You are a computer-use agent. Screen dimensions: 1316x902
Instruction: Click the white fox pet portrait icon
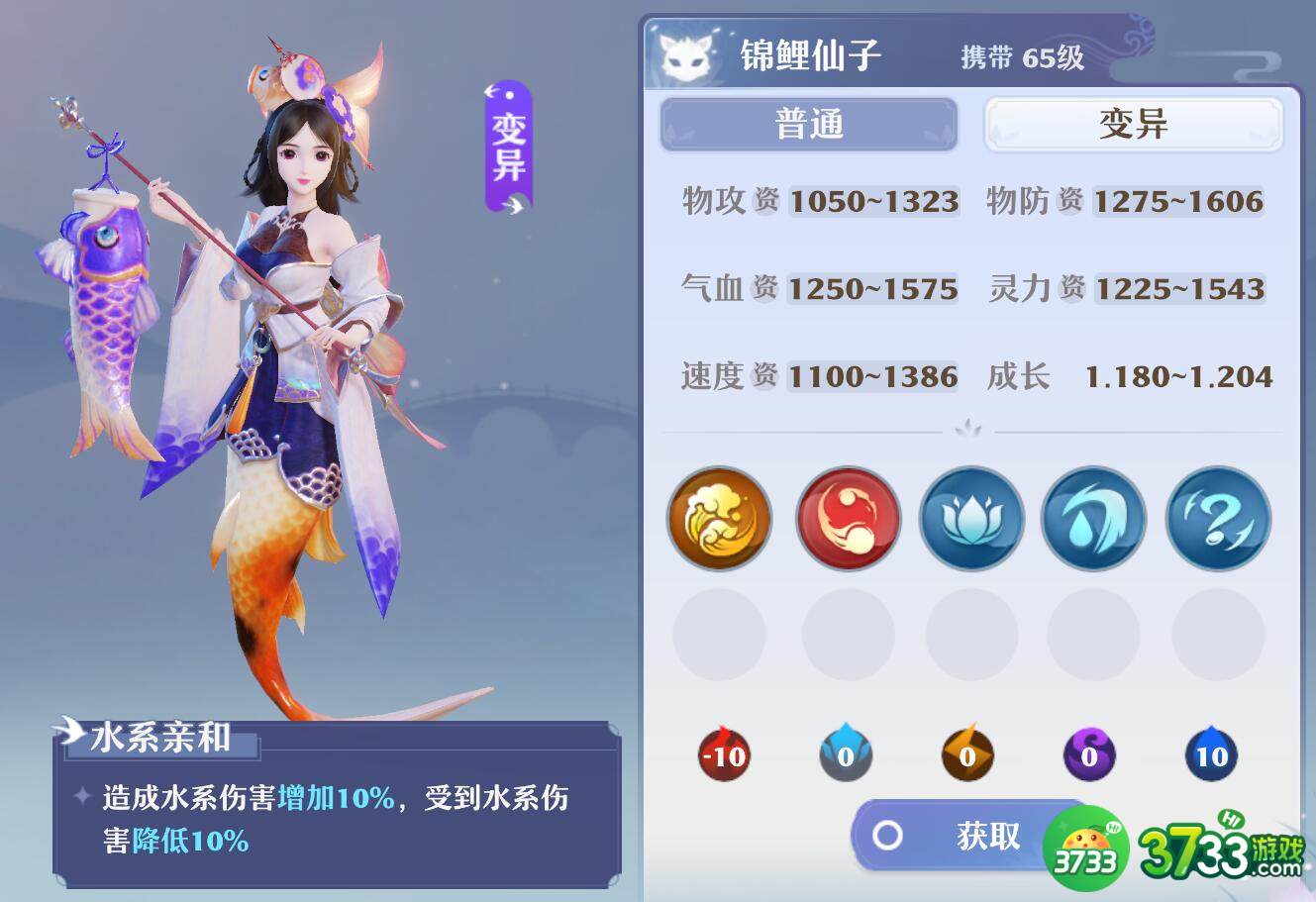click(682, 56)
